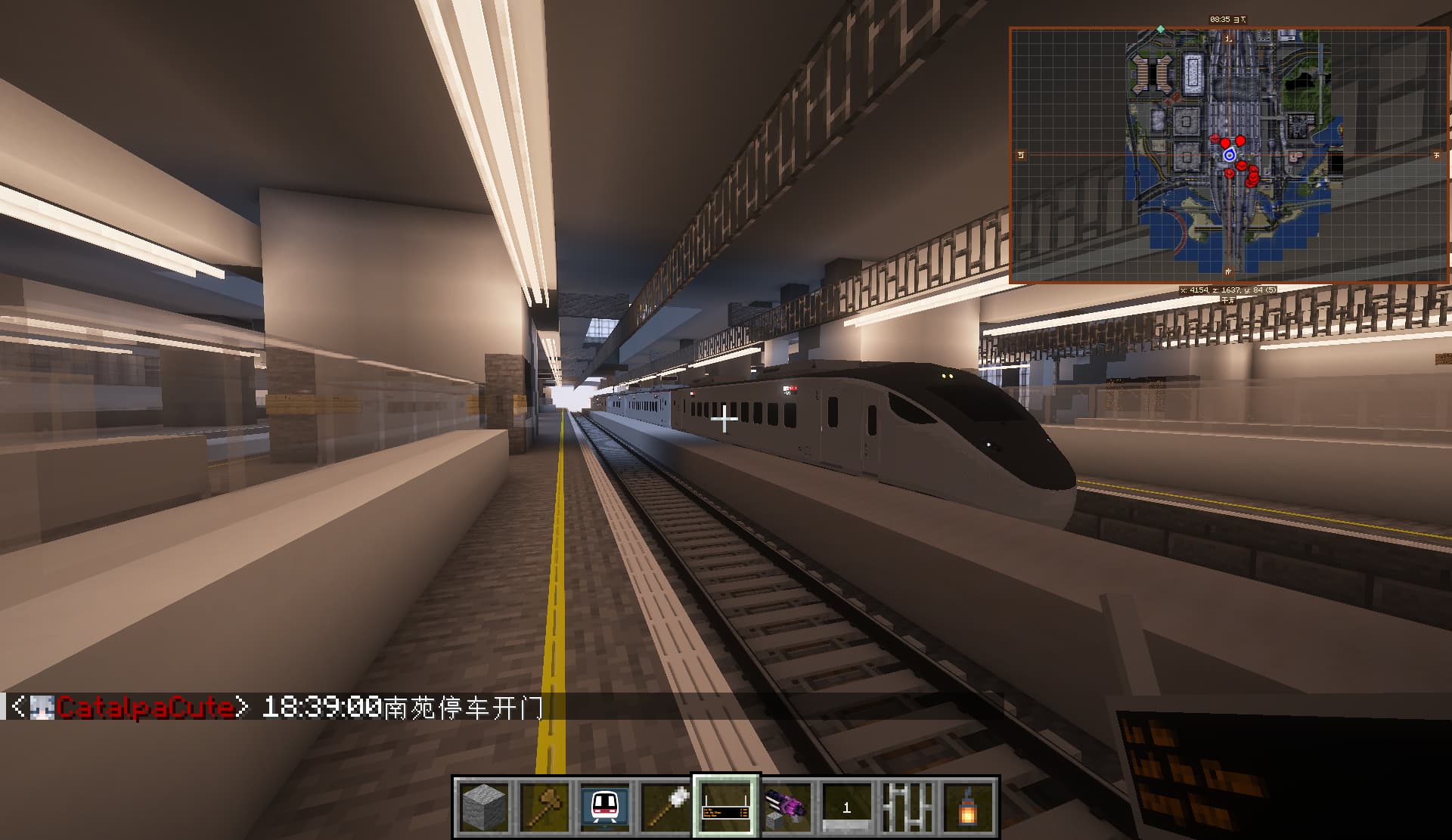Choose the platform number 1 item

[x=847, y=806]
